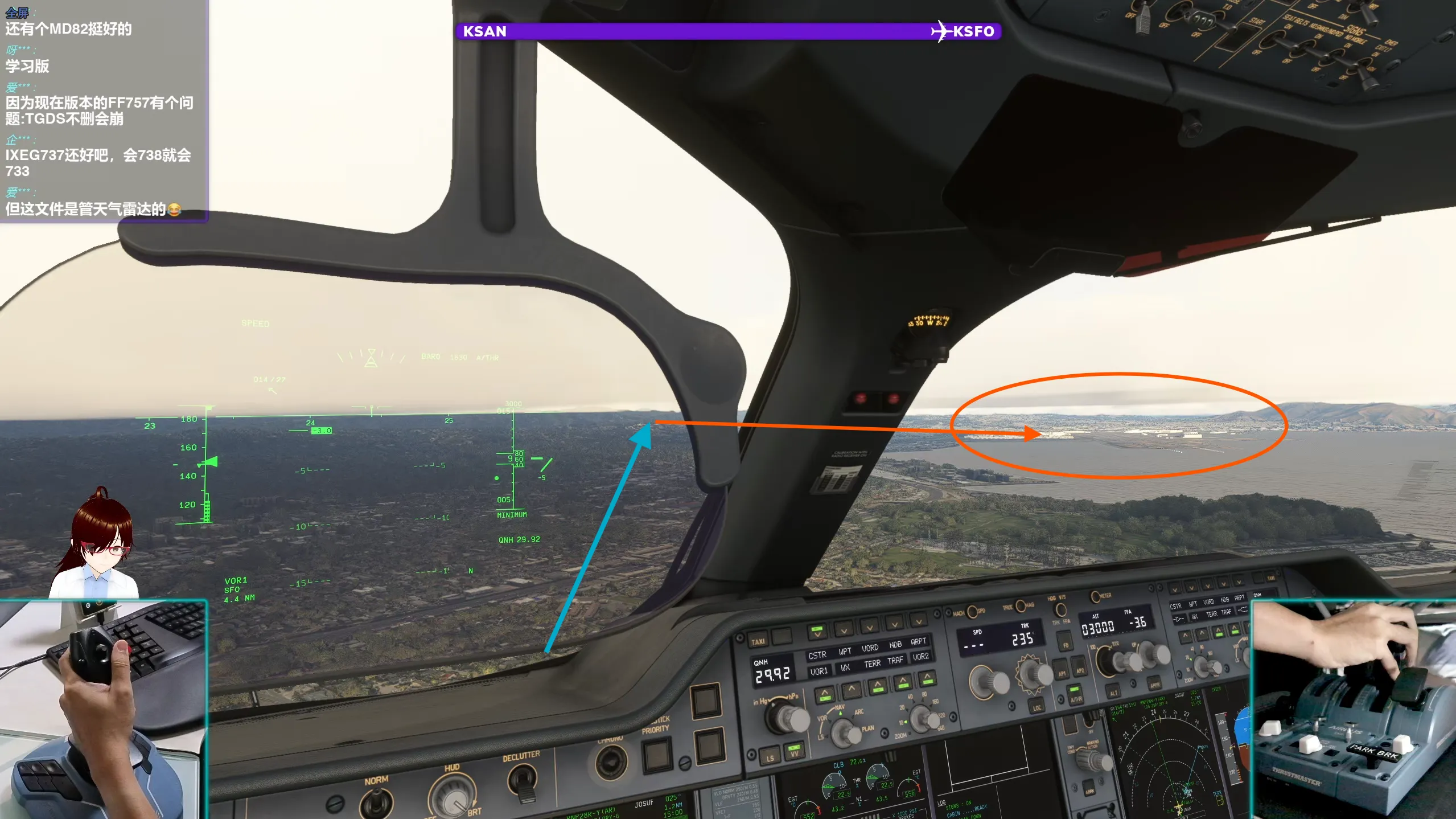This screenshot has height=819, width=1456.
Task: Select the ARPT airports overlay key
Action: [919, 643]
